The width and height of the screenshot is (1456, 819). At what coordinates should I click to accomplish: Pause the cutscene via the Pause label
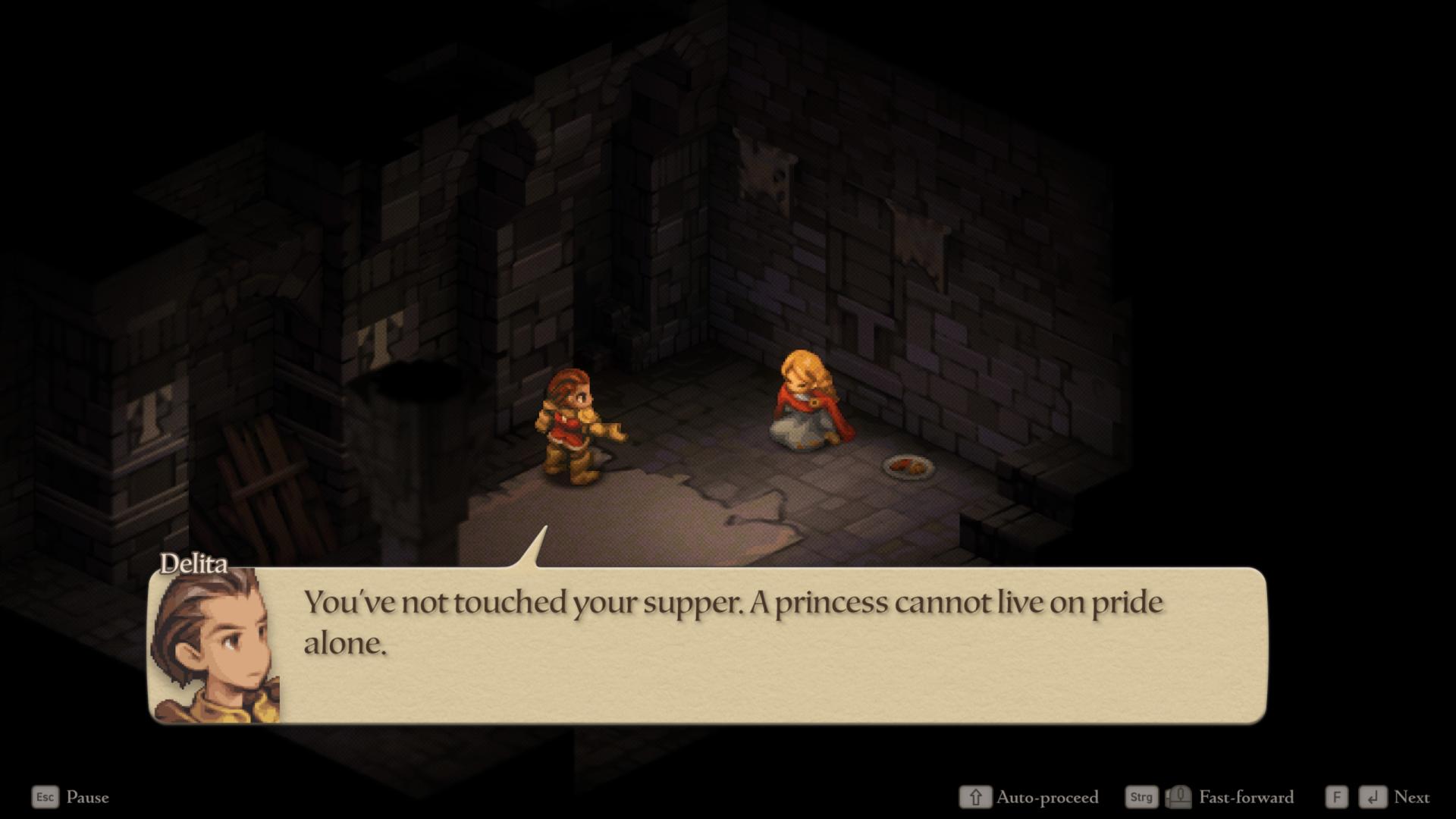pos(87,797)
